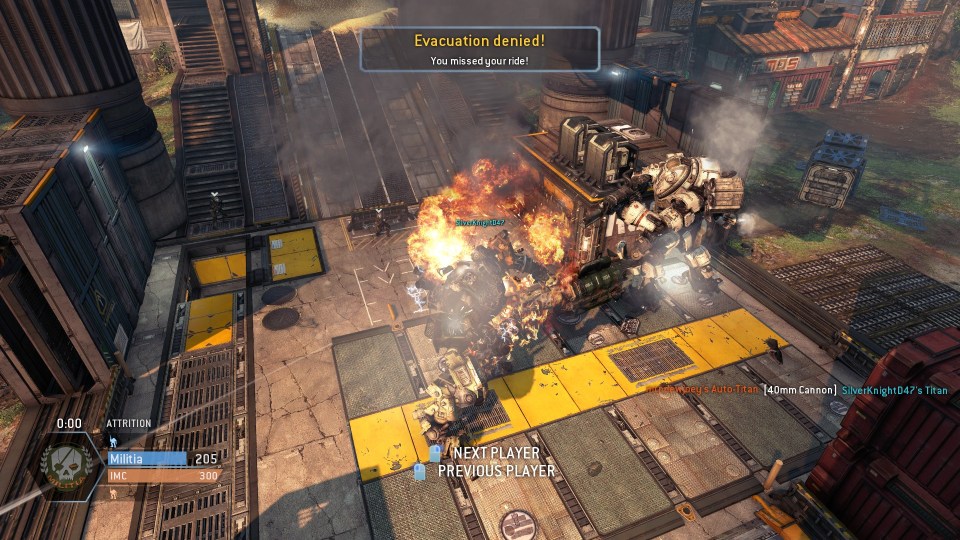The height and width of the screenshot is (540, 960).
Task: Select the NEXT PLAYER spectator option
Action: click(x=488, y=454)
